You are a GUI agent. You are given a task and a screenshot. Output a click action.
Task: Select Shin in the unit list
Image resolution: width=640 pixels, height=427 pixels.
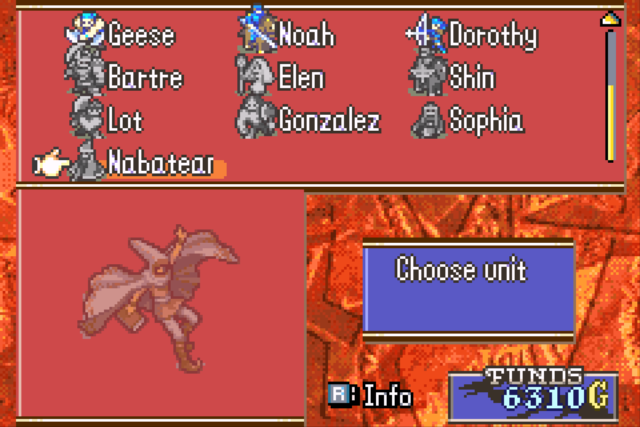point(471,78)
